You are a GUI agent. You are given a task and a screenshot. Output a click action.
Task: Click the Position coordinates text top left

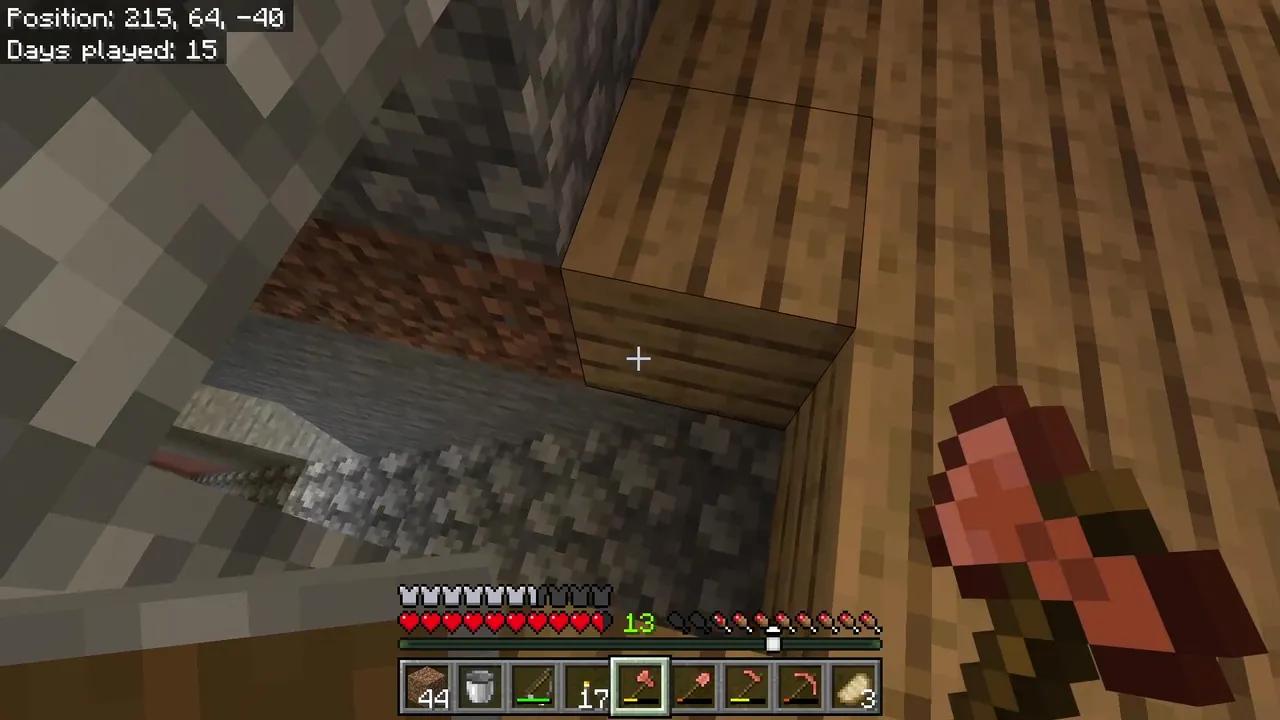click(146, 17)
